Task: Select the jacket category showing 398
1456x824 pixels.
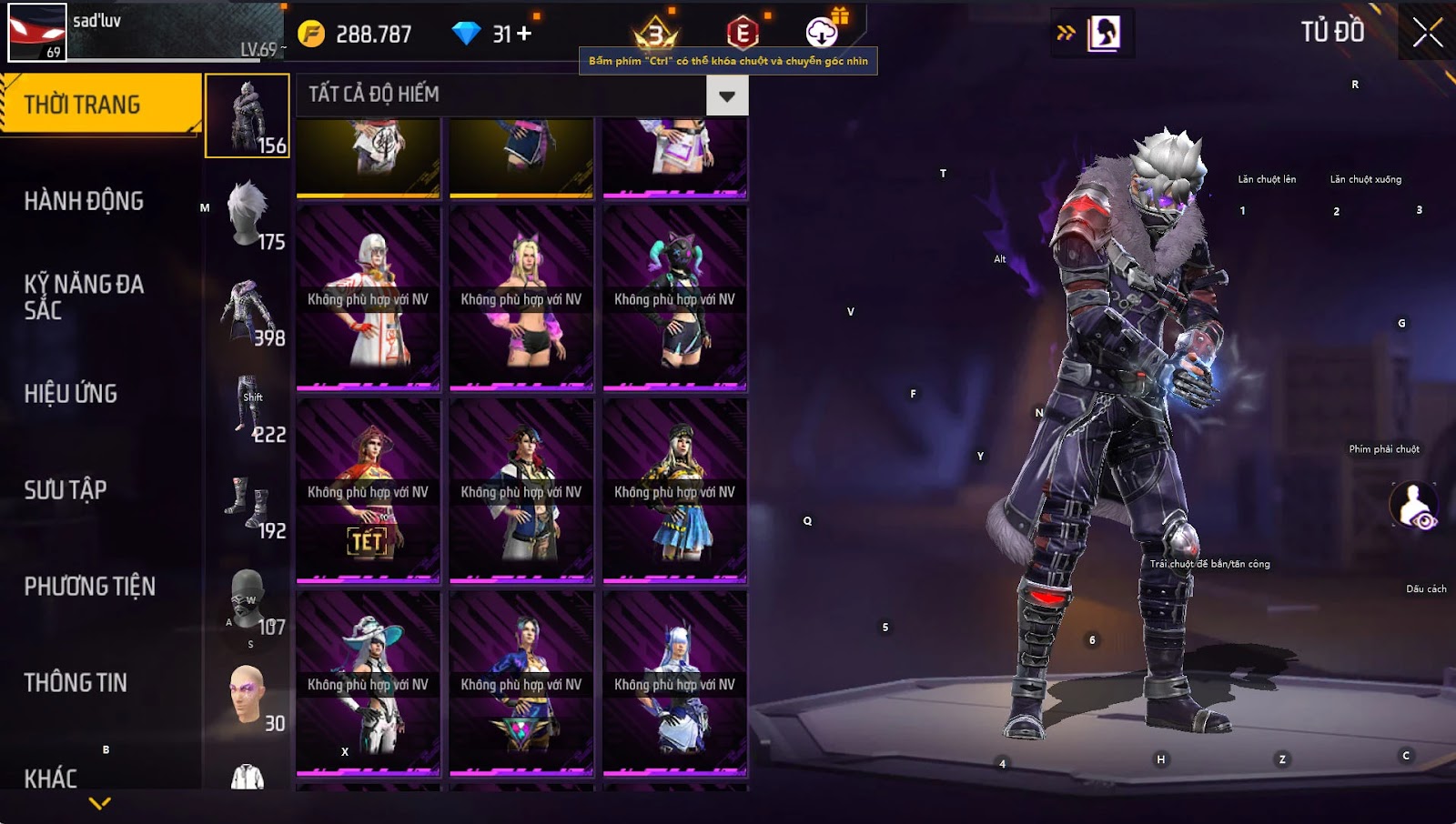Action: [x=248, y=311]
